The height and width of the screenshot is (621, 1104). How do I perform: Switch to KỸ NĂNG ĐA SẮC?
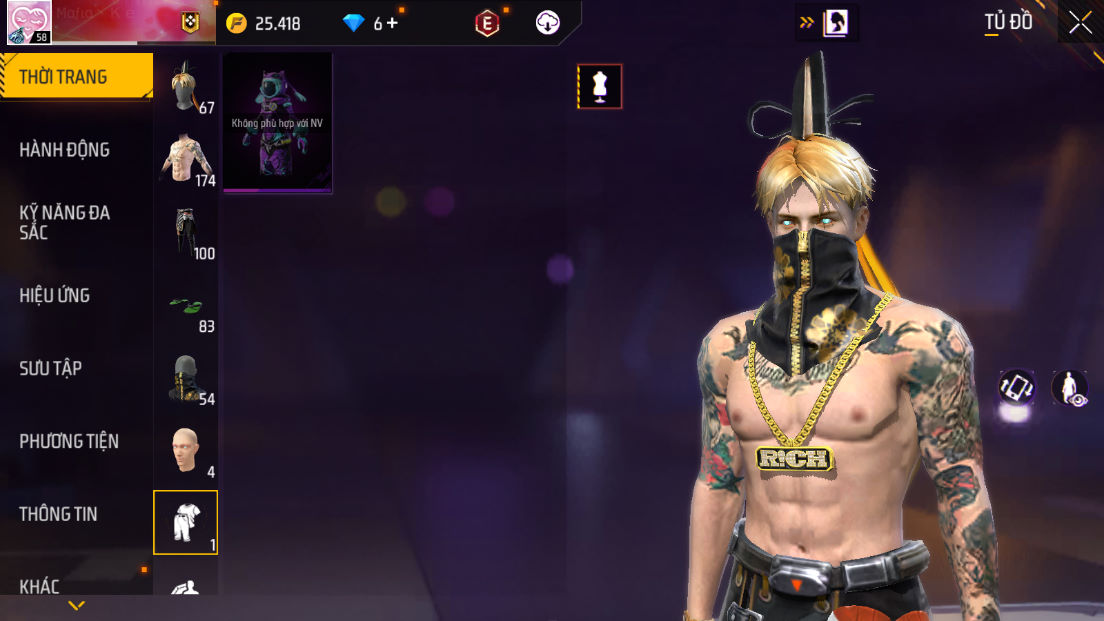(65, 222)
